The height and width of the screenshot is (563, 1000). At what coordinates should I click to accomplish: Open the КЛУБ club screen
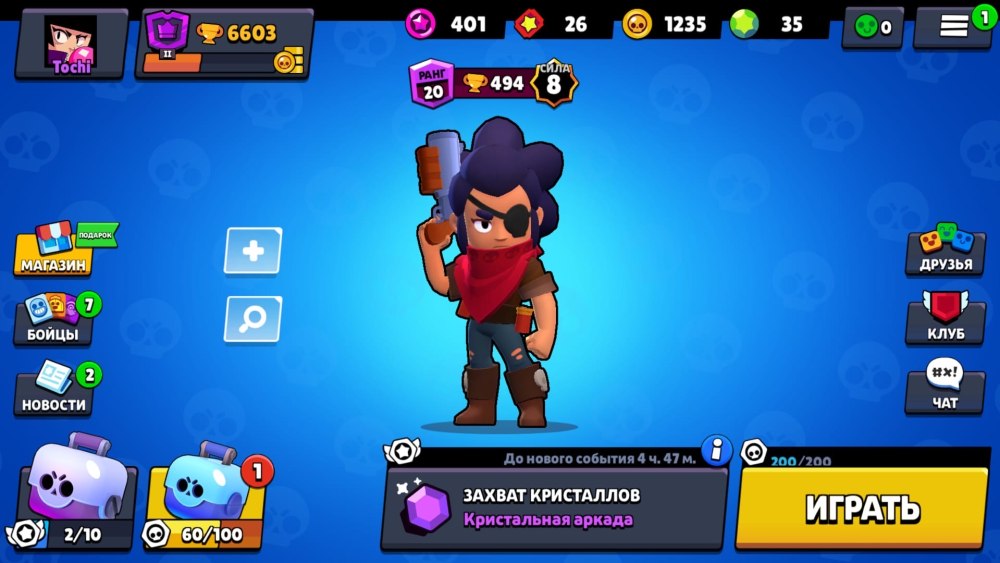(x=945, y=320)
